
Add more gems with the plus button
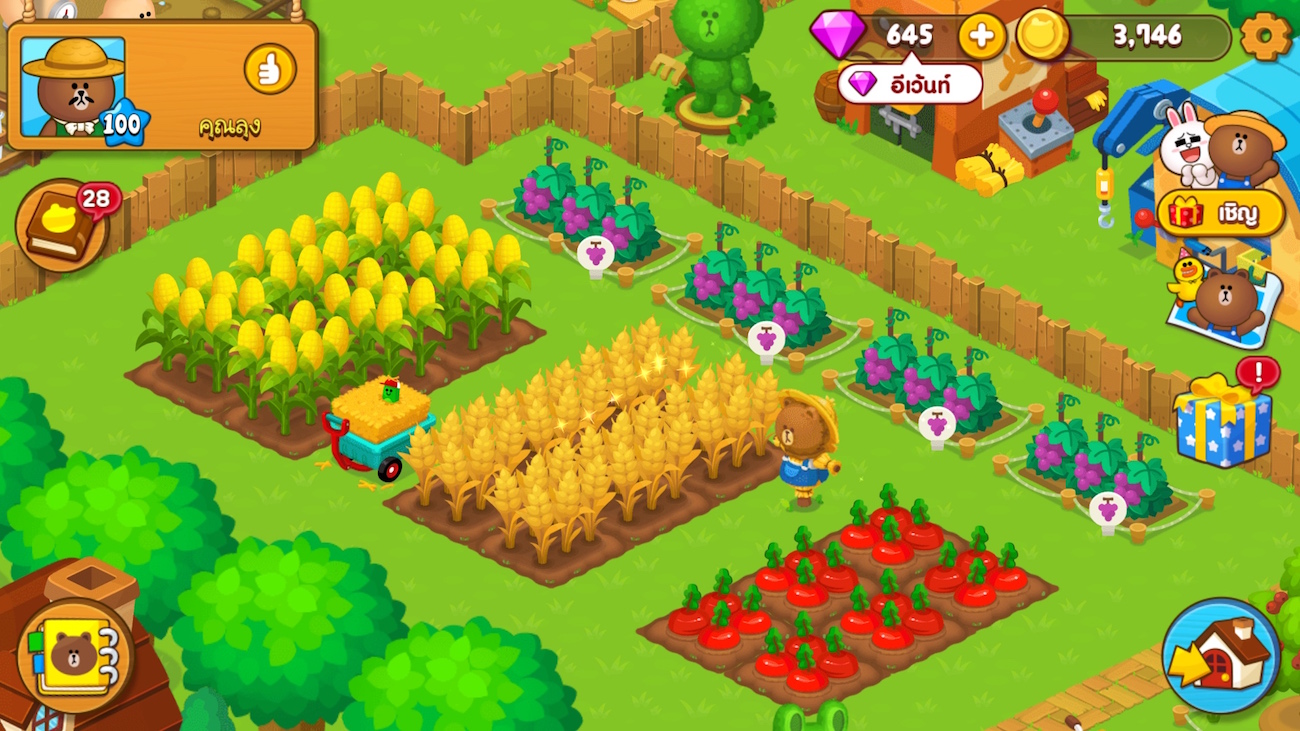(x=982, y=37)
